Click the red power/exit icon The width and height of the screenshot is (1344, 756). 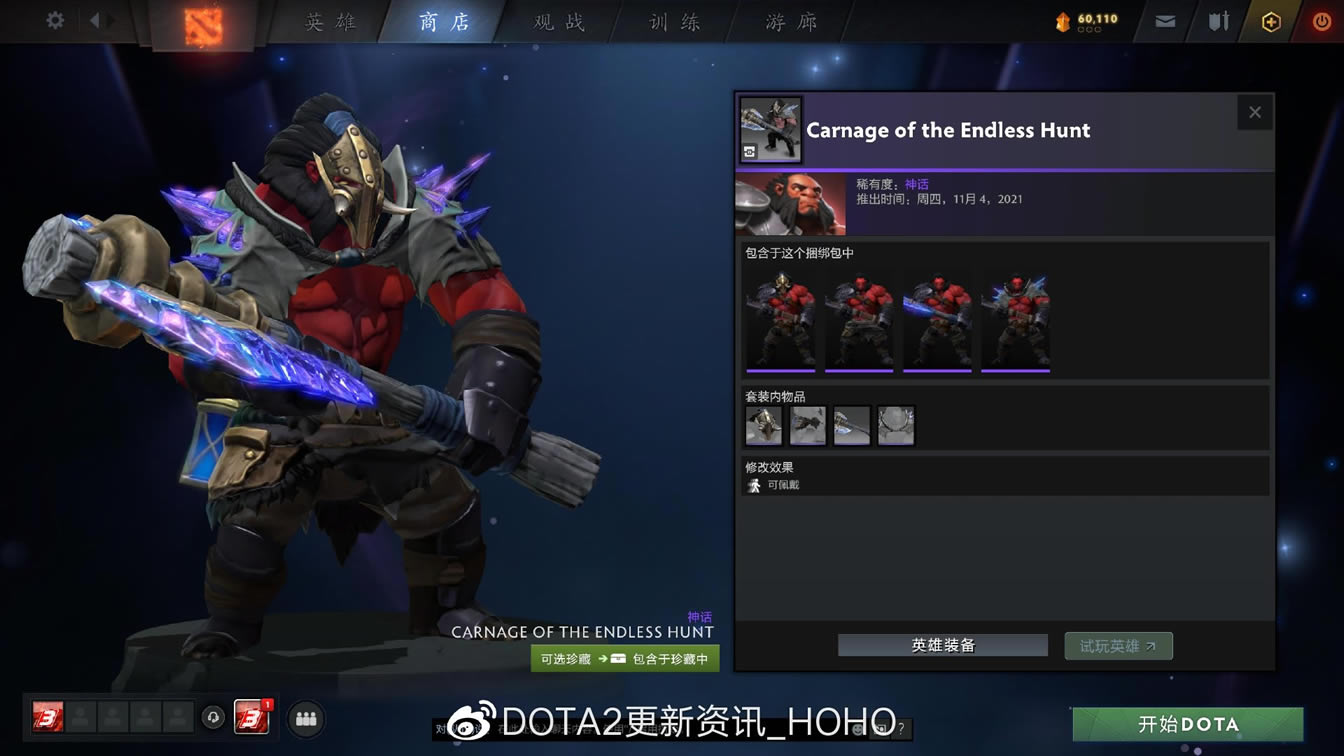pyautogui.click(x=1318, y=20)
